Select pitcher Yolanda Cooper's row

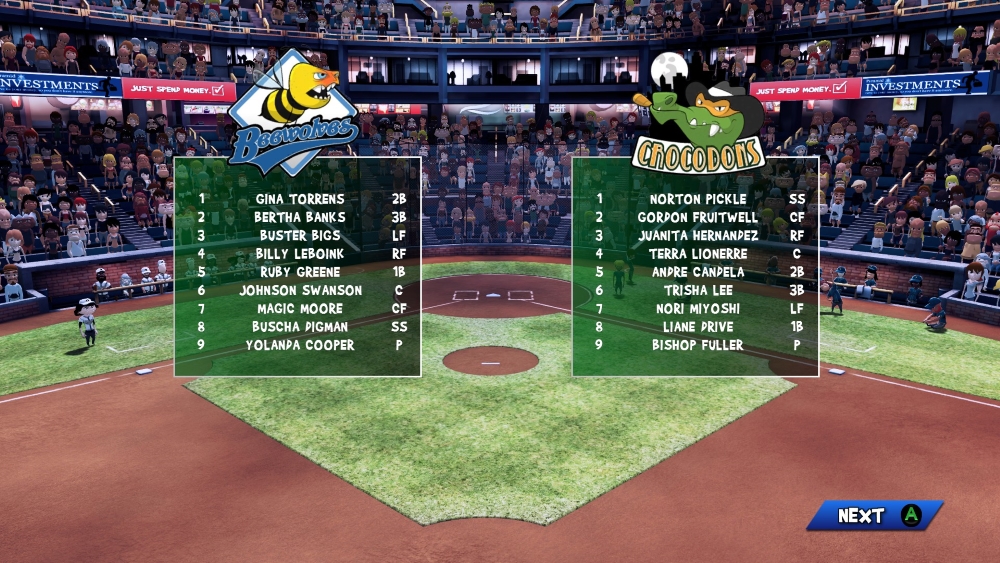point(300,345)
